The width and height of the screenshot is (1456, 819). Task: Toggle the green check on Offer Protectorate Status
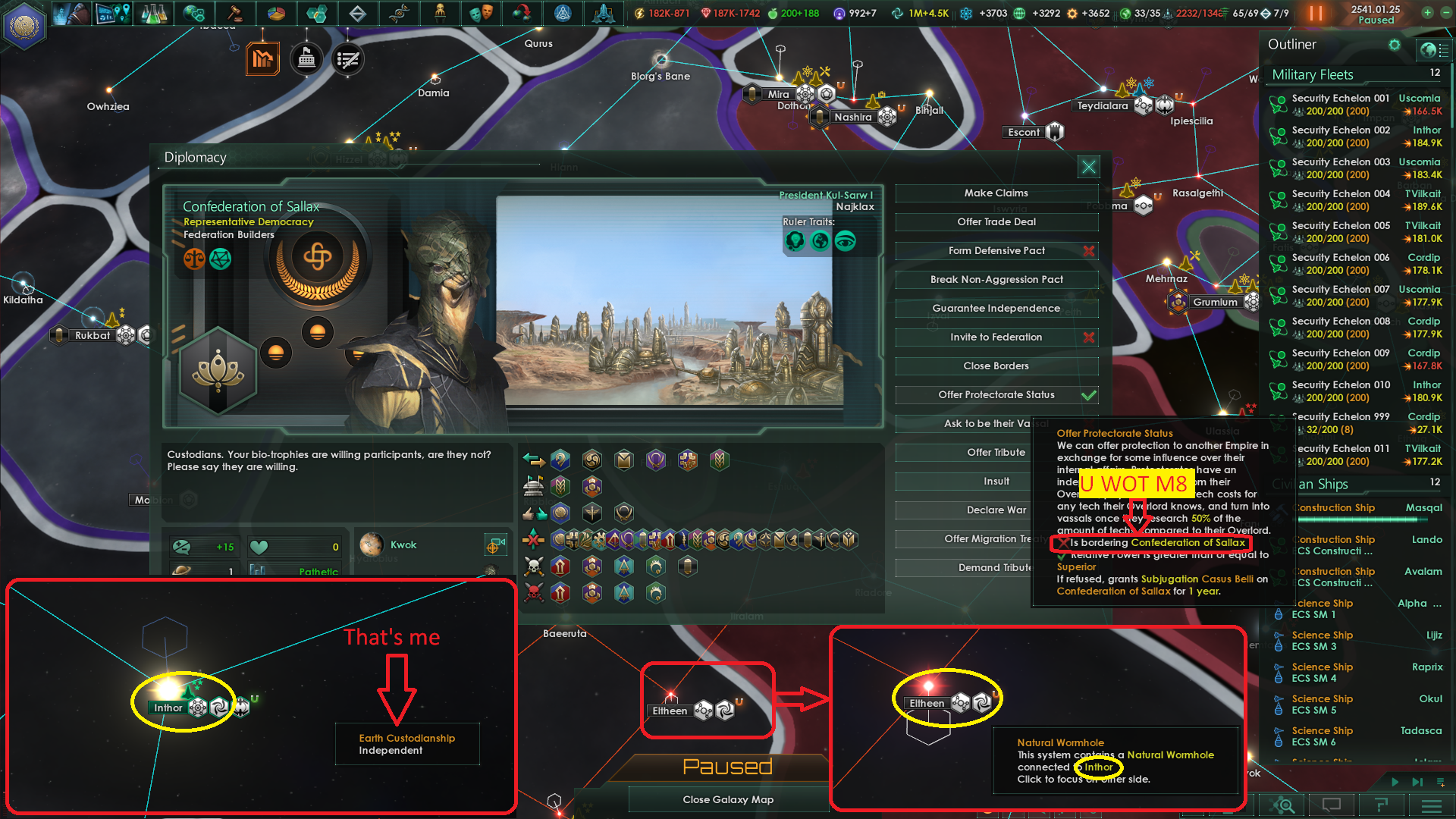tap(1090, 394)
